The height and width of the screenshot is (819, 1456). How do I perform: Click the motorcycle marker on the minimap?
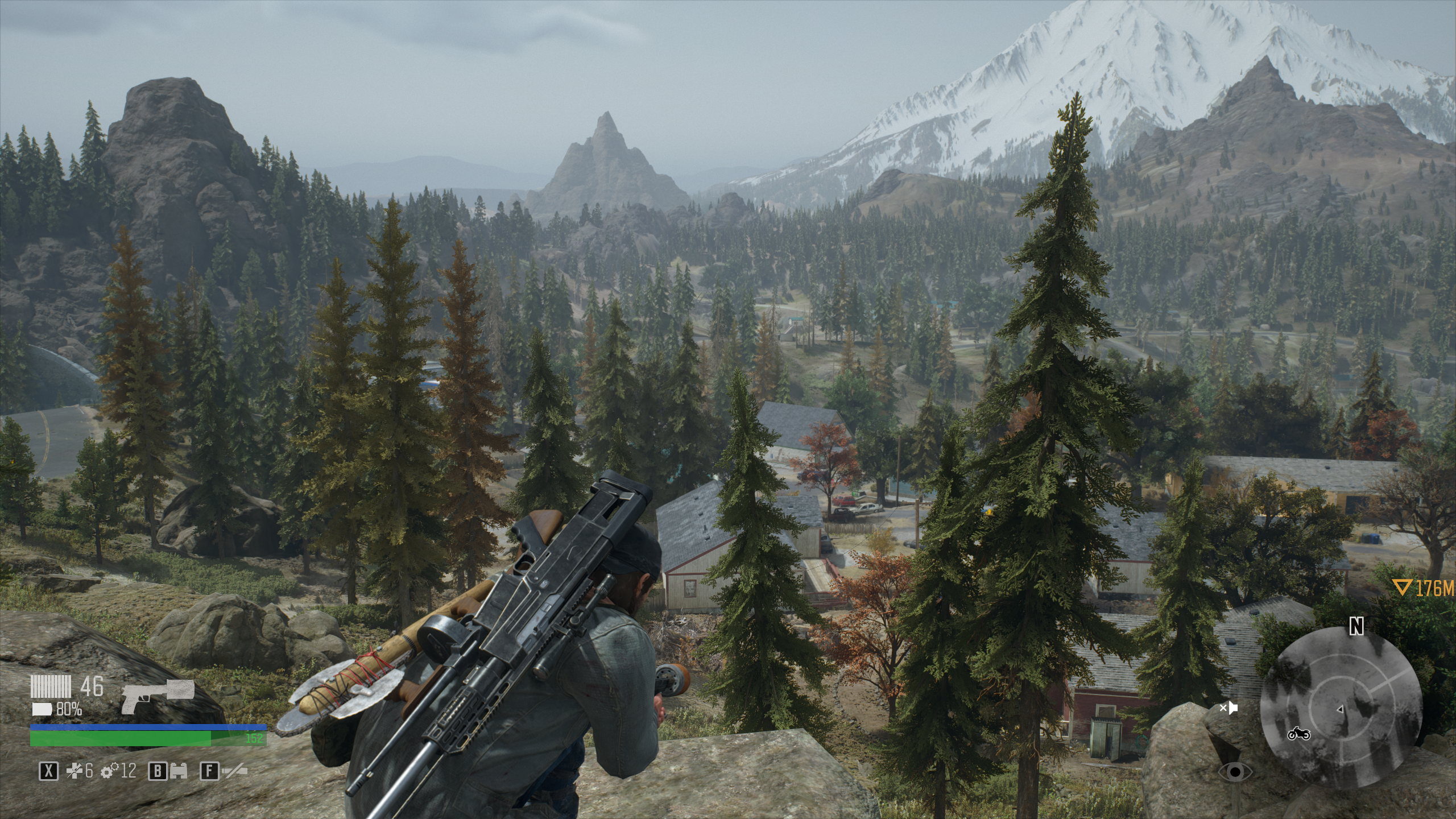point(1299,733)
